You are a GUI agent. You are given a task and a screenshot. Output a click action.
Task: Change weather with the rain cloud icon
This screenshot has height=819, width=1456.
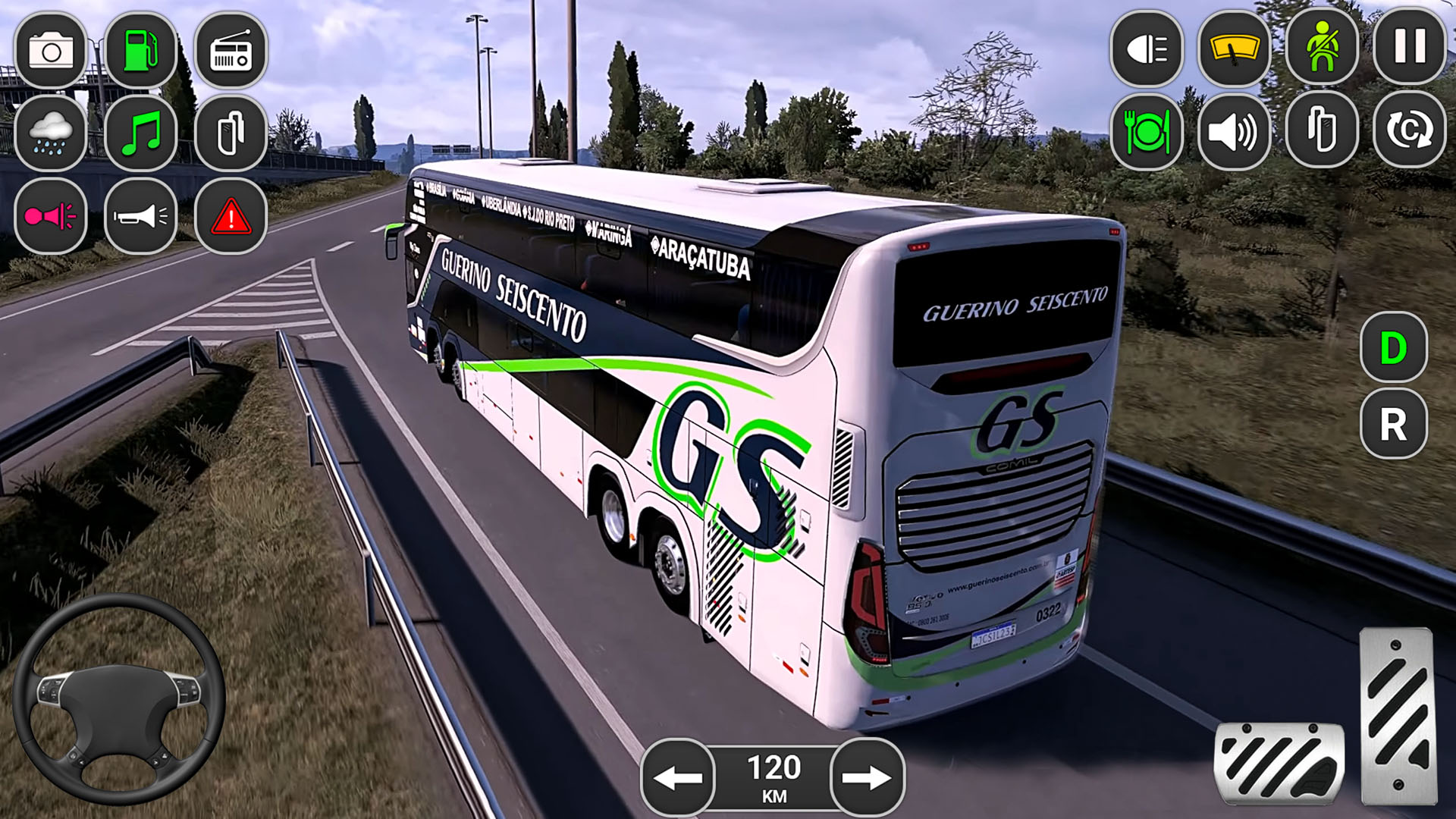coord(51,134)
